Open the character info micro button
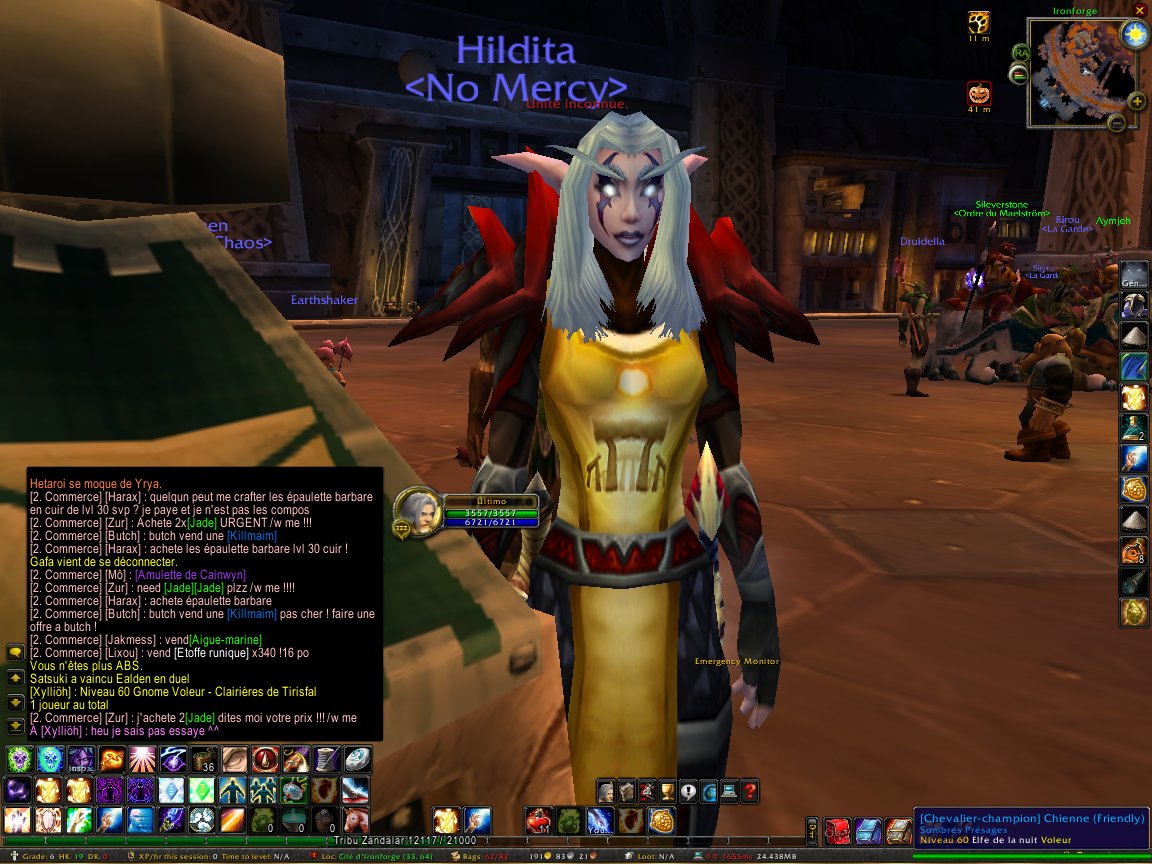 (606, 792)
